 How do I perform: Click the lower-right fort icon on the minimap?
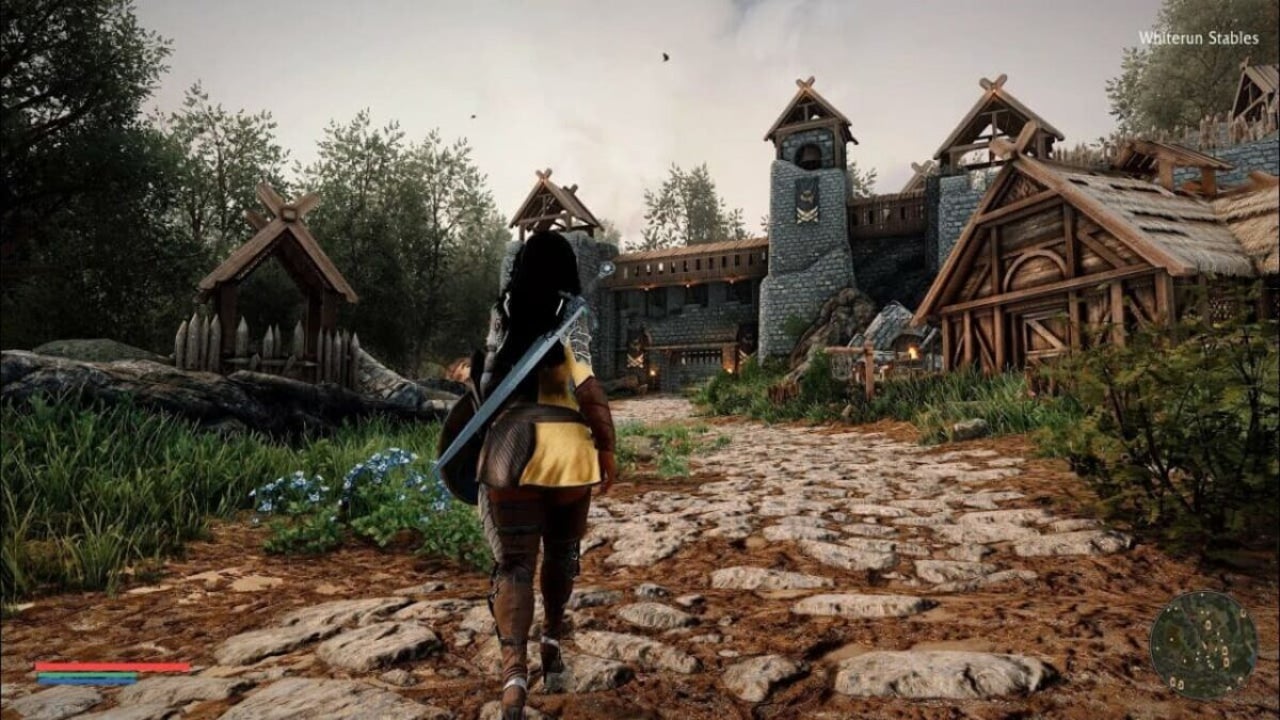coord(1226,662)
